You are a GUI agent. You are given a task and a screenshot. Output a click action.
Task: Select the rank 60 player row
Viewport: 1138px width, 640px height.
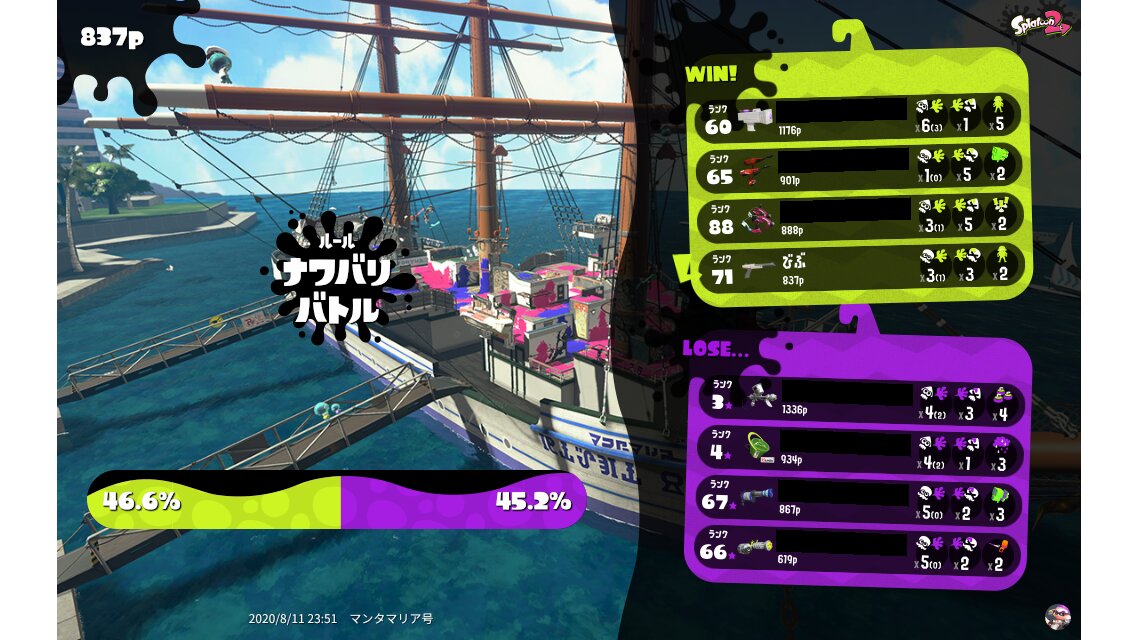coord(860,116)
